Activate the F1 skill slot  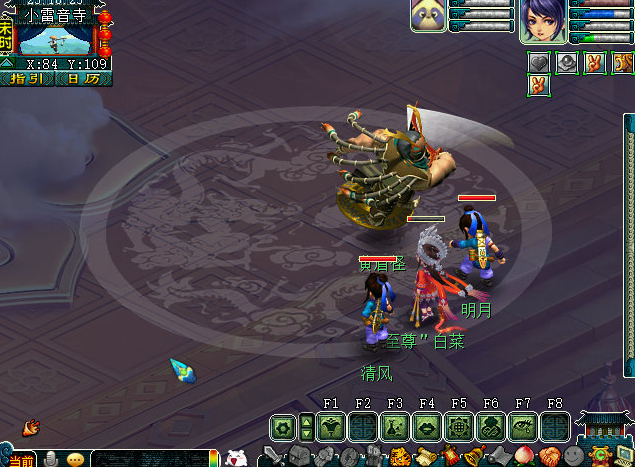[331, 427]
